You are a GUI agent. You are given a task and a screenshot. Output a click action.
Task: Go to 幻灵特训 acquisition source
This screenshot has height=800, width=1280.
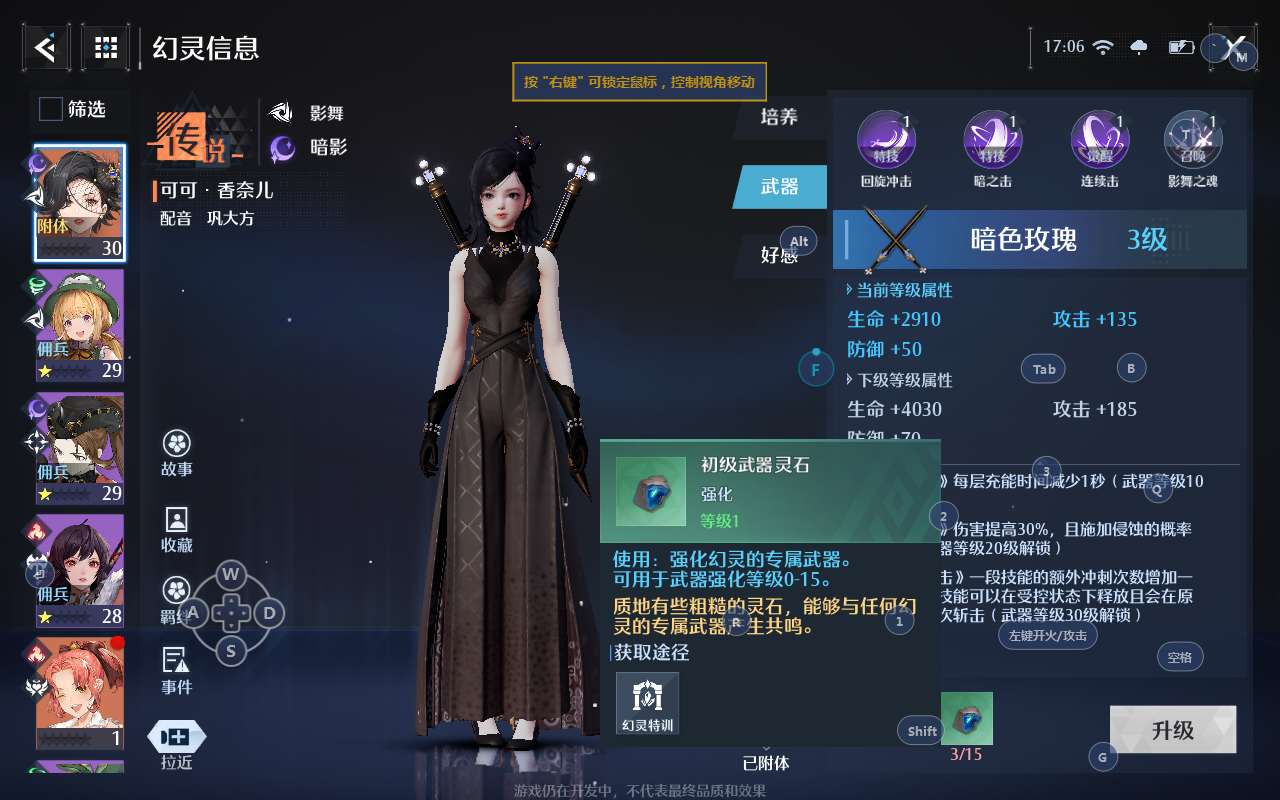(647, 703)
